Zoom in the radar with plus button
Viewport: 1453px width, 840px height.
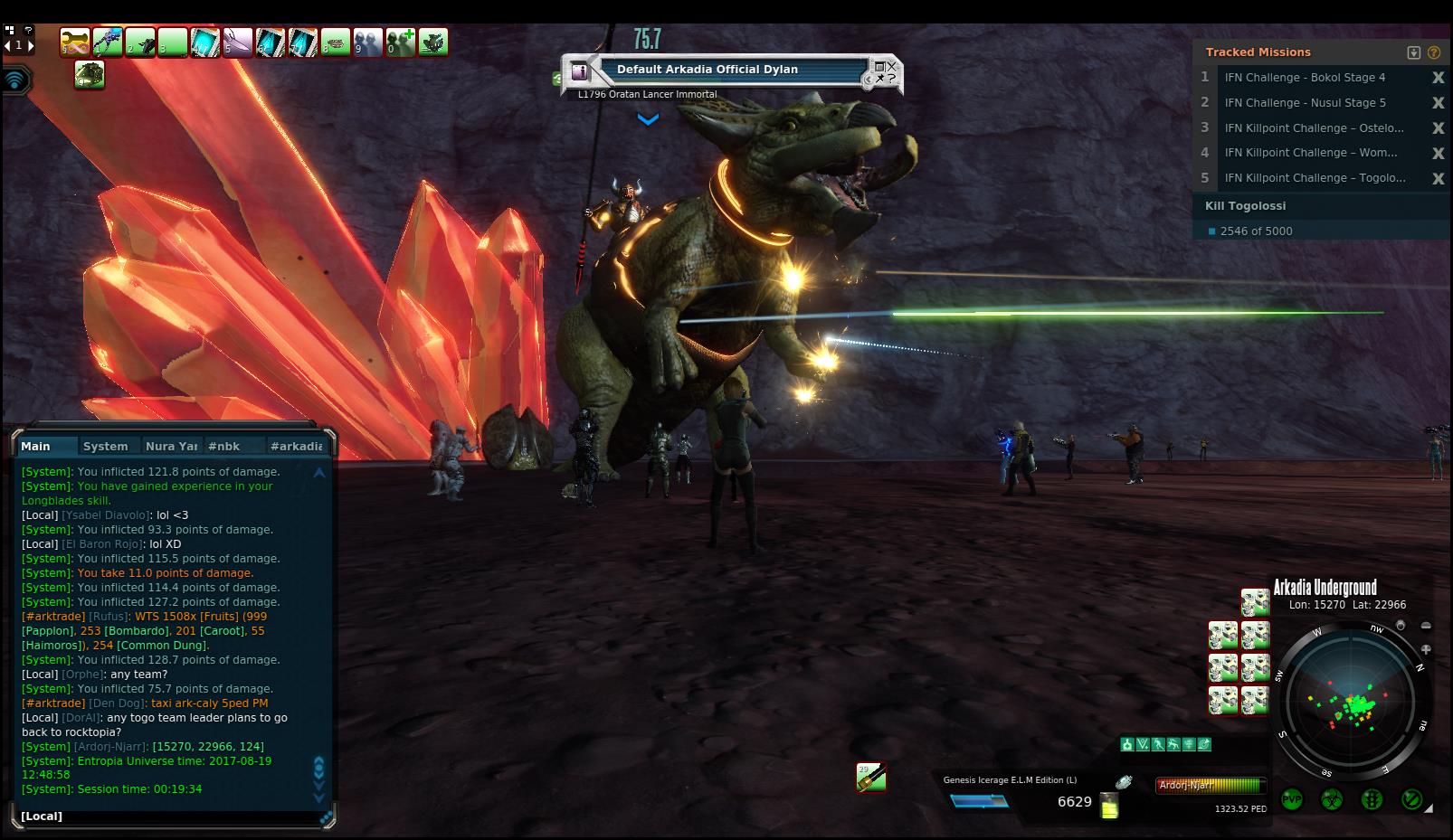tap(1426, 649)
